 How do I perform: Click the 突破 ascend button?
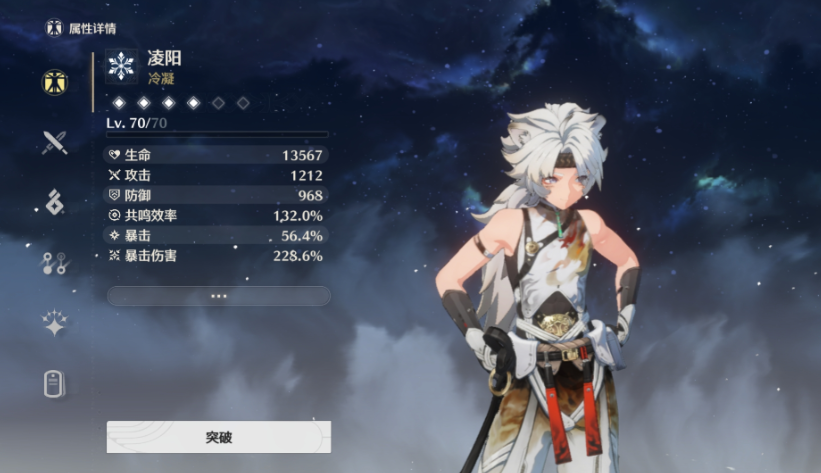tap(218, 437)
